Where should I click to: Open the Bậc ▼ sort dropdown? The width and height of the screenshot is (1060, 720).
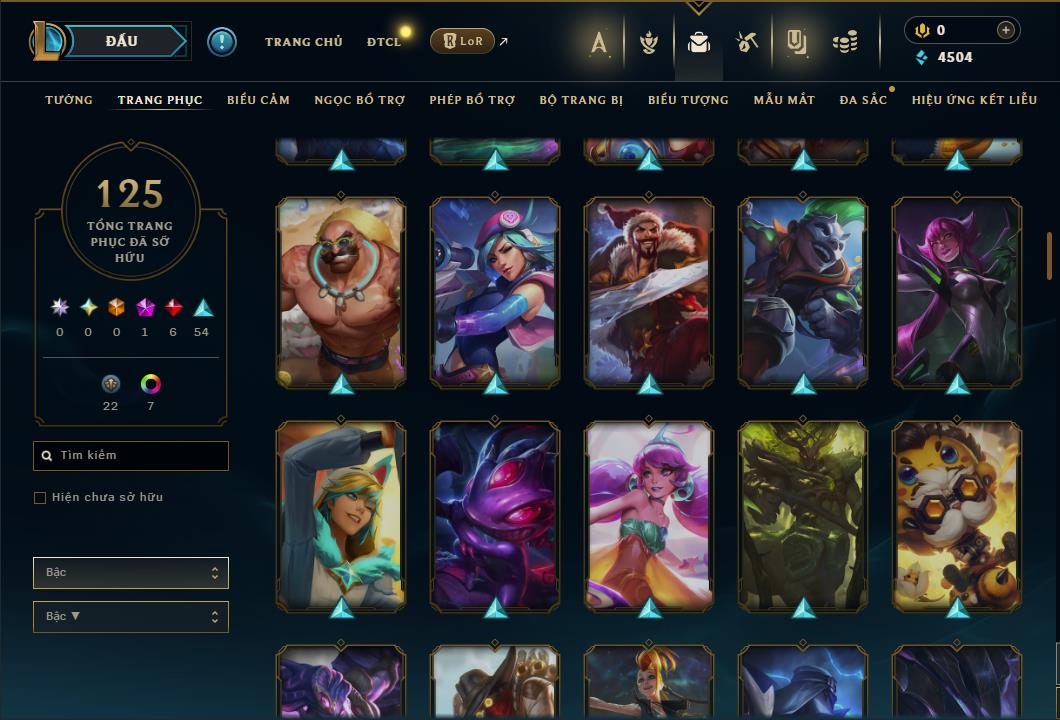coord(131,617)
